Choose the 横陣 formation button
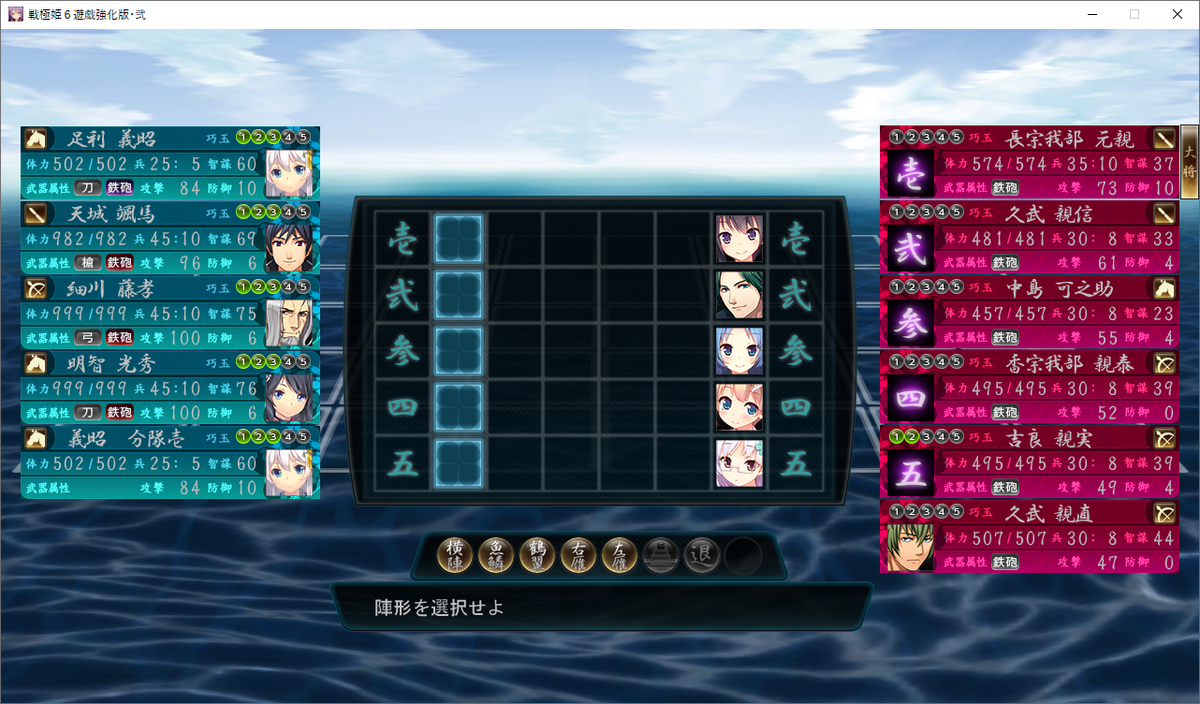The image size is (1200, 704). point(456,555)
